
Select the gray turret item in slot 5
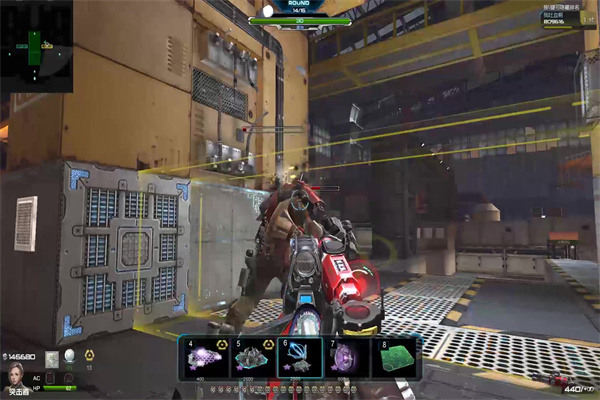tap(253, 357)
